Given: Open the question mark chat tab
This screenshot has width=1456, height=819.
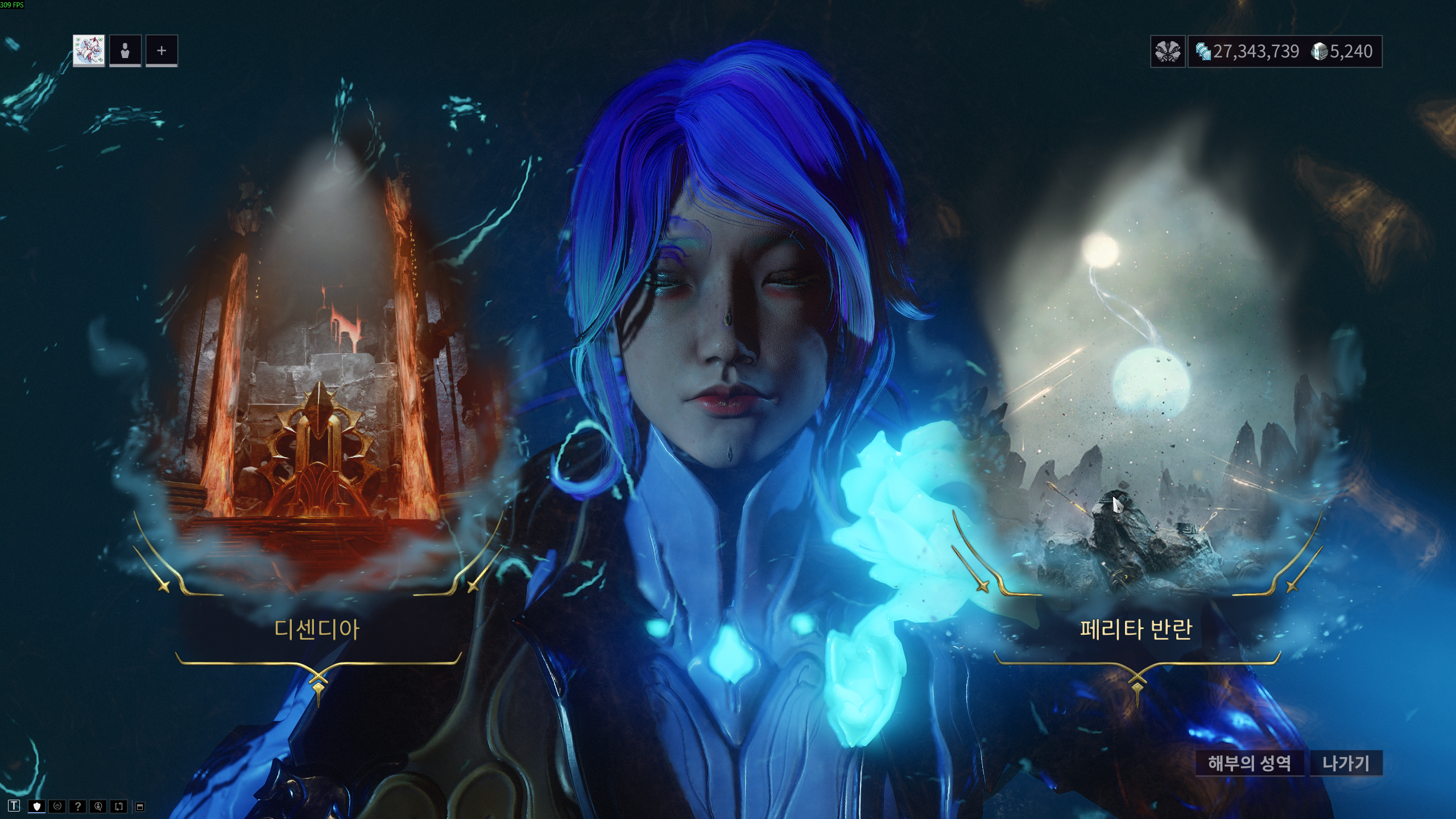Looking at the screenshot, I should [78, 806].
